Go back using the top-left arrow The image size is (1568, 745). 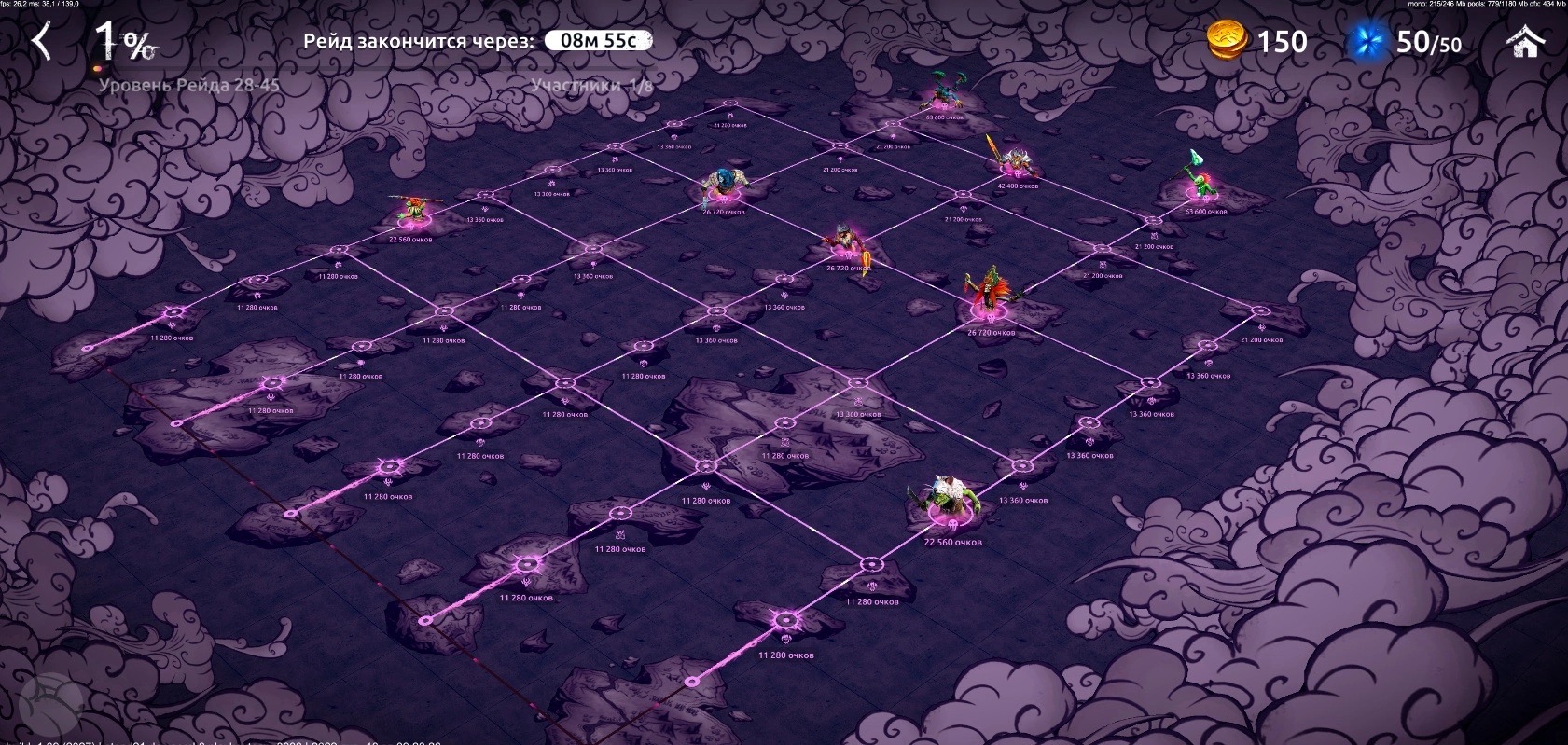(41, 42)
